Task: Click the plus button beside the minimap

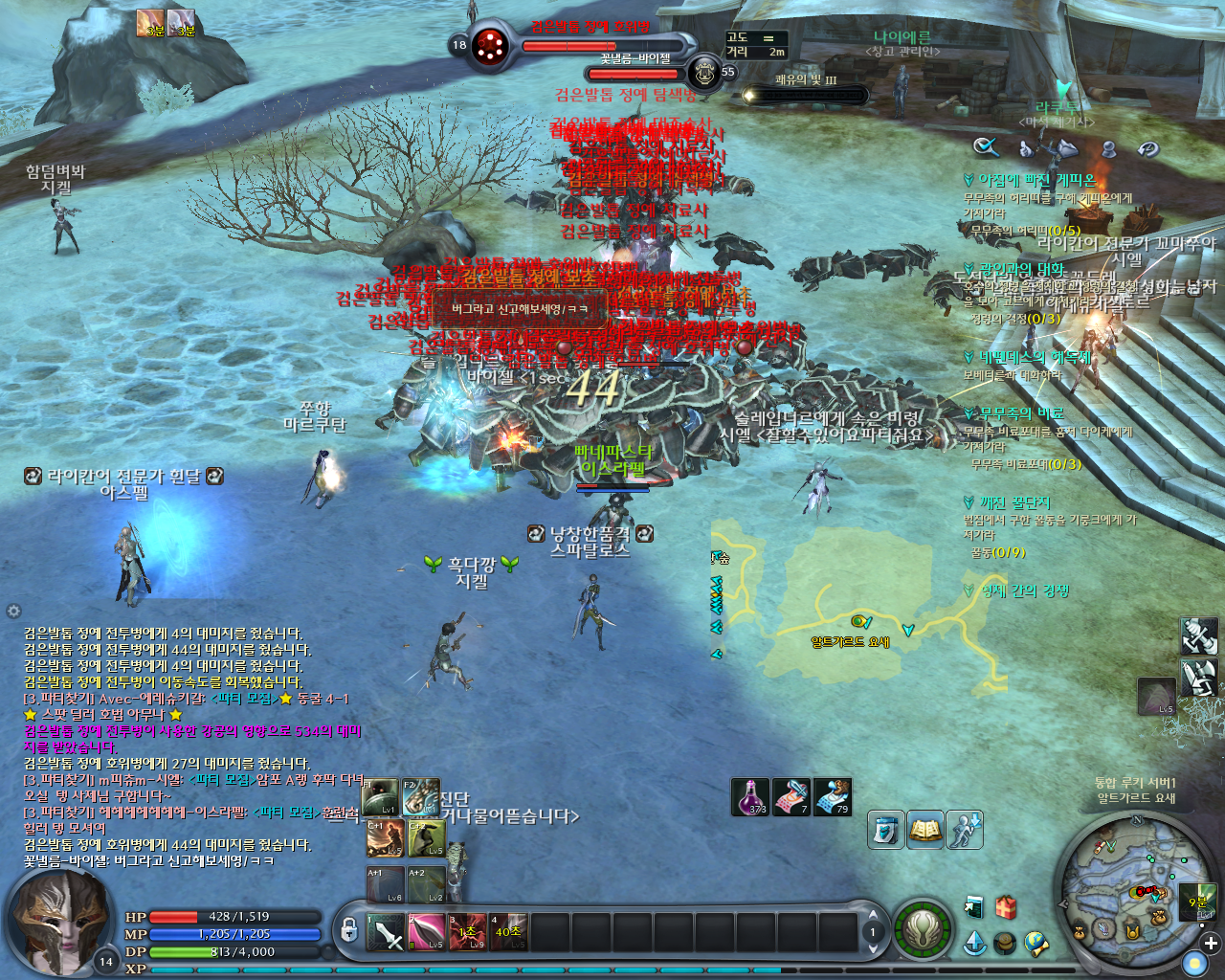Action: [1211, 943]
